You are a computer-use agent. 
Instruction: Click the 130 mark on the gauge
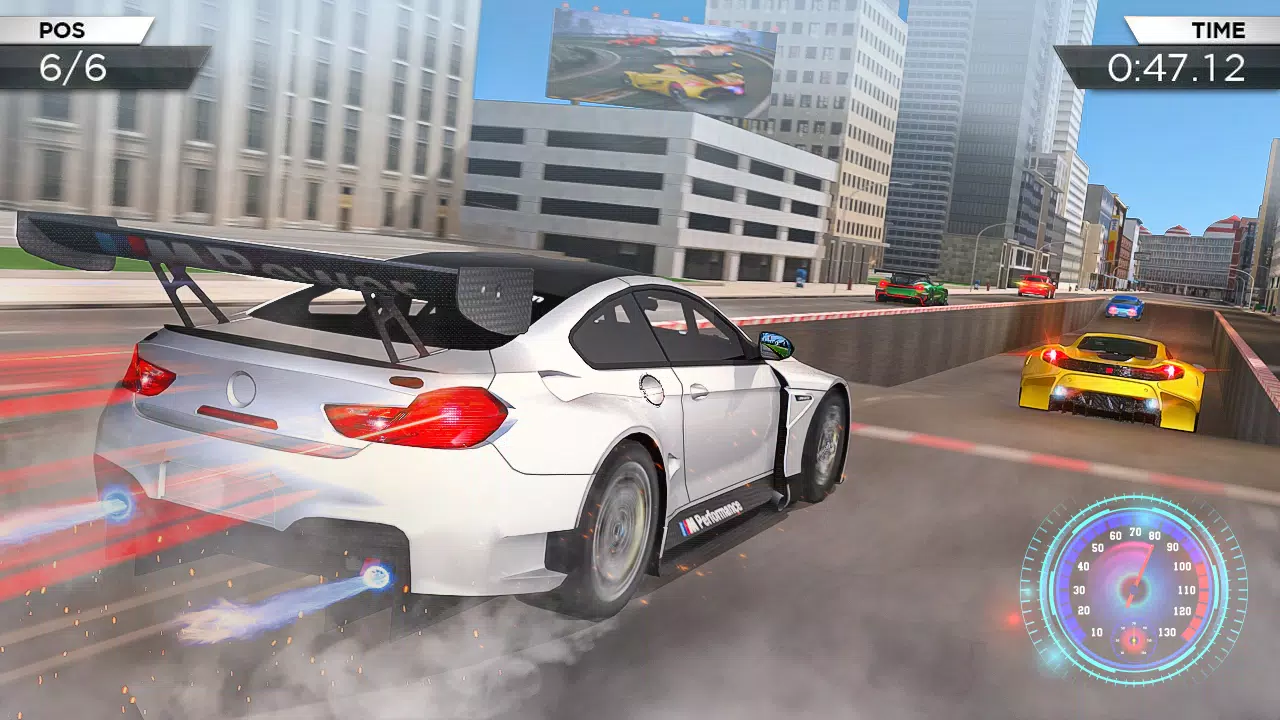tap(1168, 631)
